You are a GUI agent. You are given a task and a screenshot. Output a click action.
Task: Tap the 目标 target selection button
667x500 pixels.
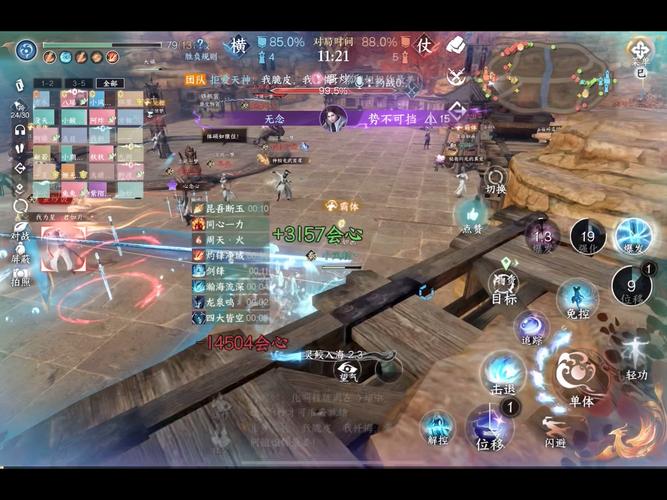pos(504,284)
